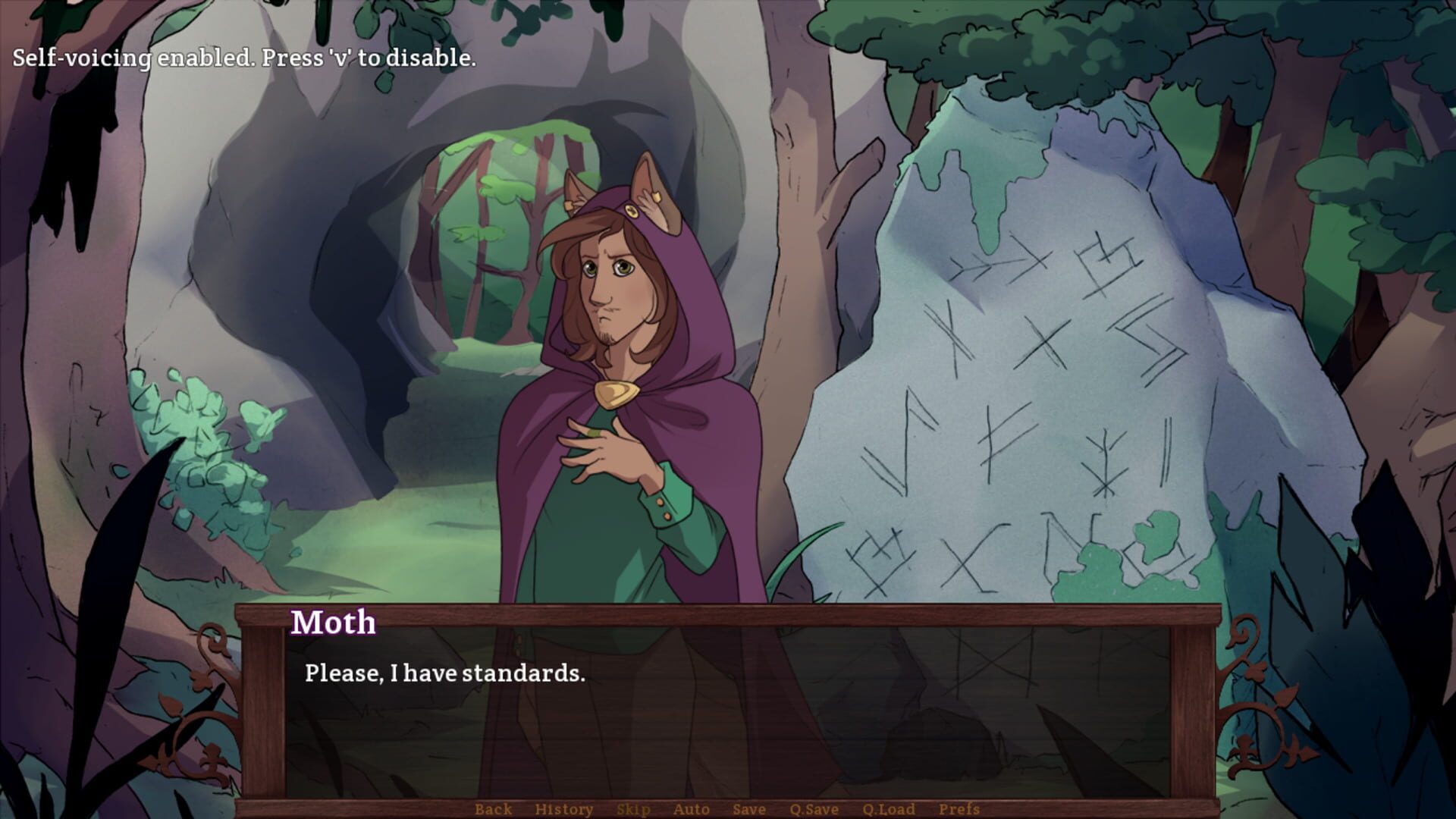Viewport: 1456px width, 819px height.
Task: Load the last quicksave via Q.Load
Action: 889,808
